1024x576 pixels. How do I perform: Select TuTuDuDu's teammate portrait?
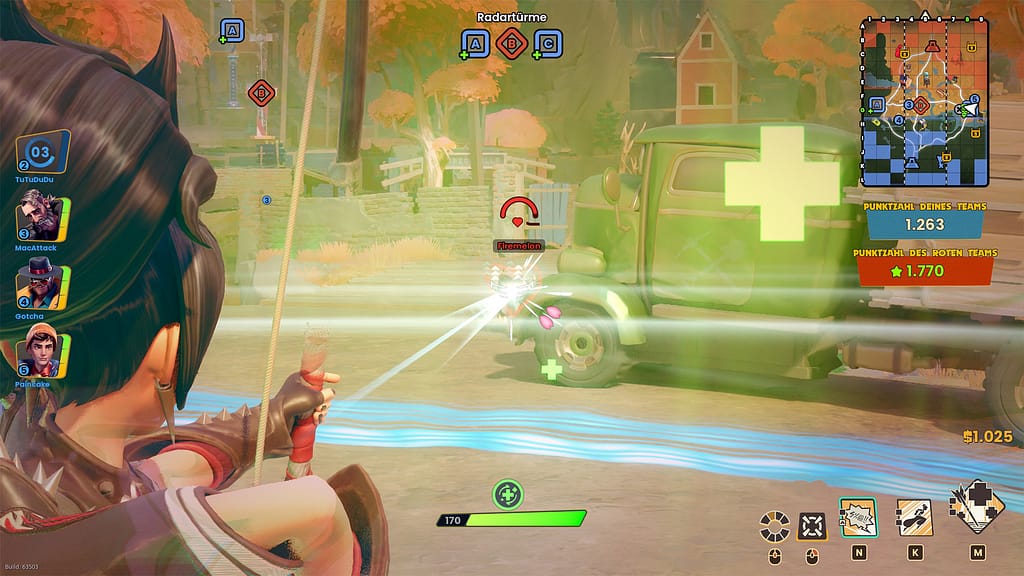[x=42, y=152]
